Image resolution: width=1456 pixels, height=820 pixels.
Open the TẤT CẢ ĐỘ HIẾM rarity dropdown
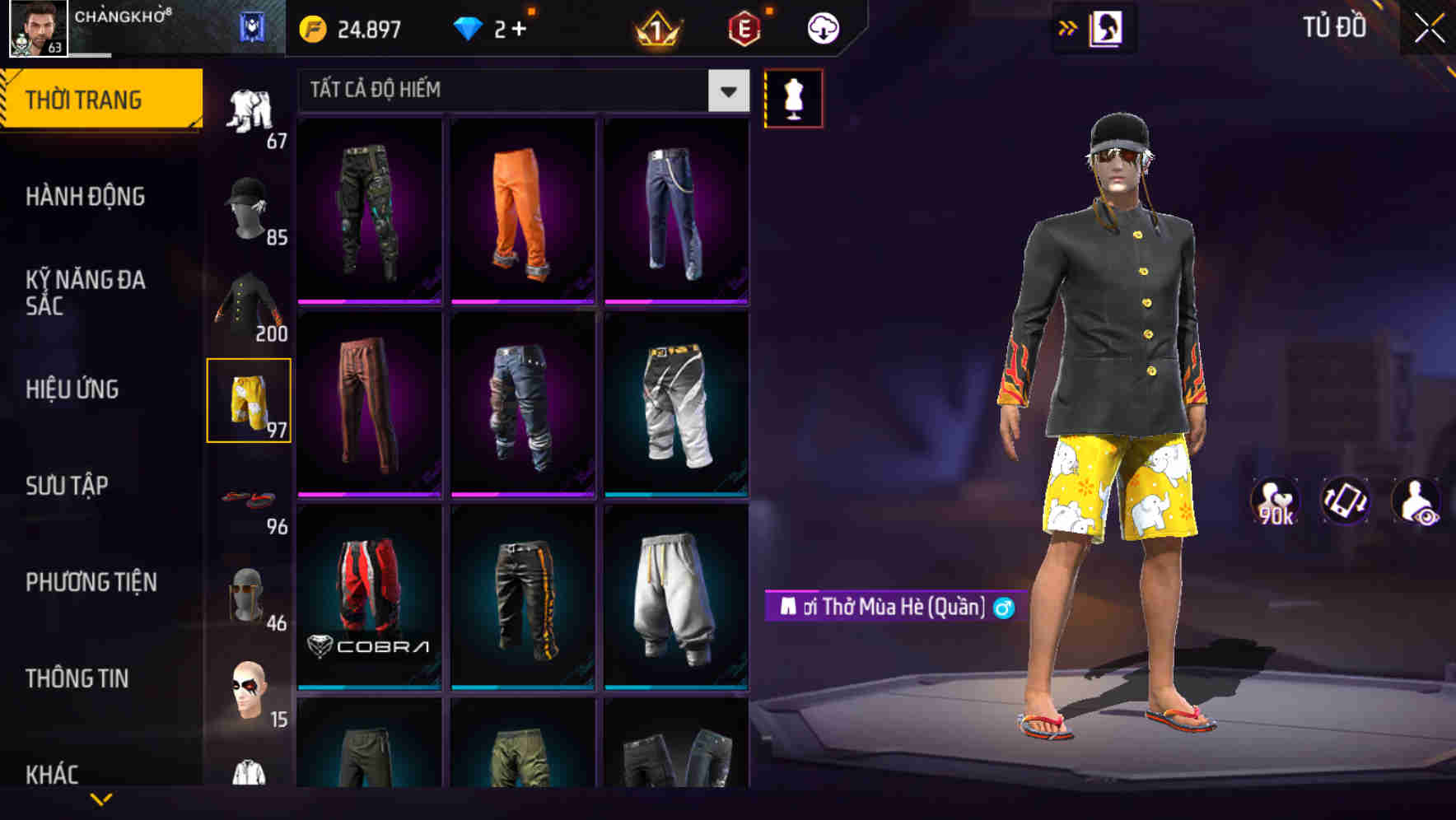[519, 91]
